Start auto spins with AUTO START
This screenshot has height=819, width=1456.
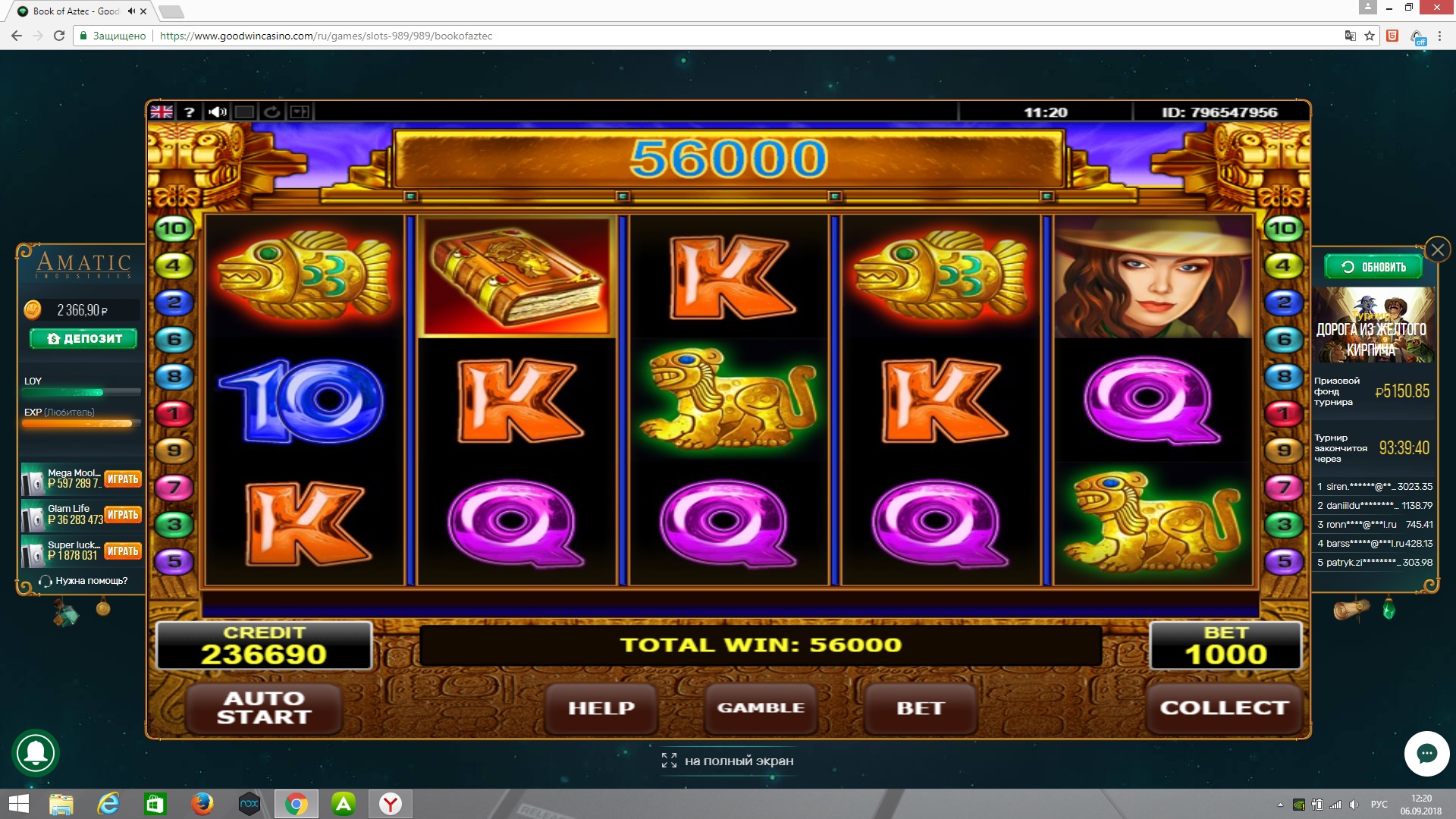click(264, 708)
